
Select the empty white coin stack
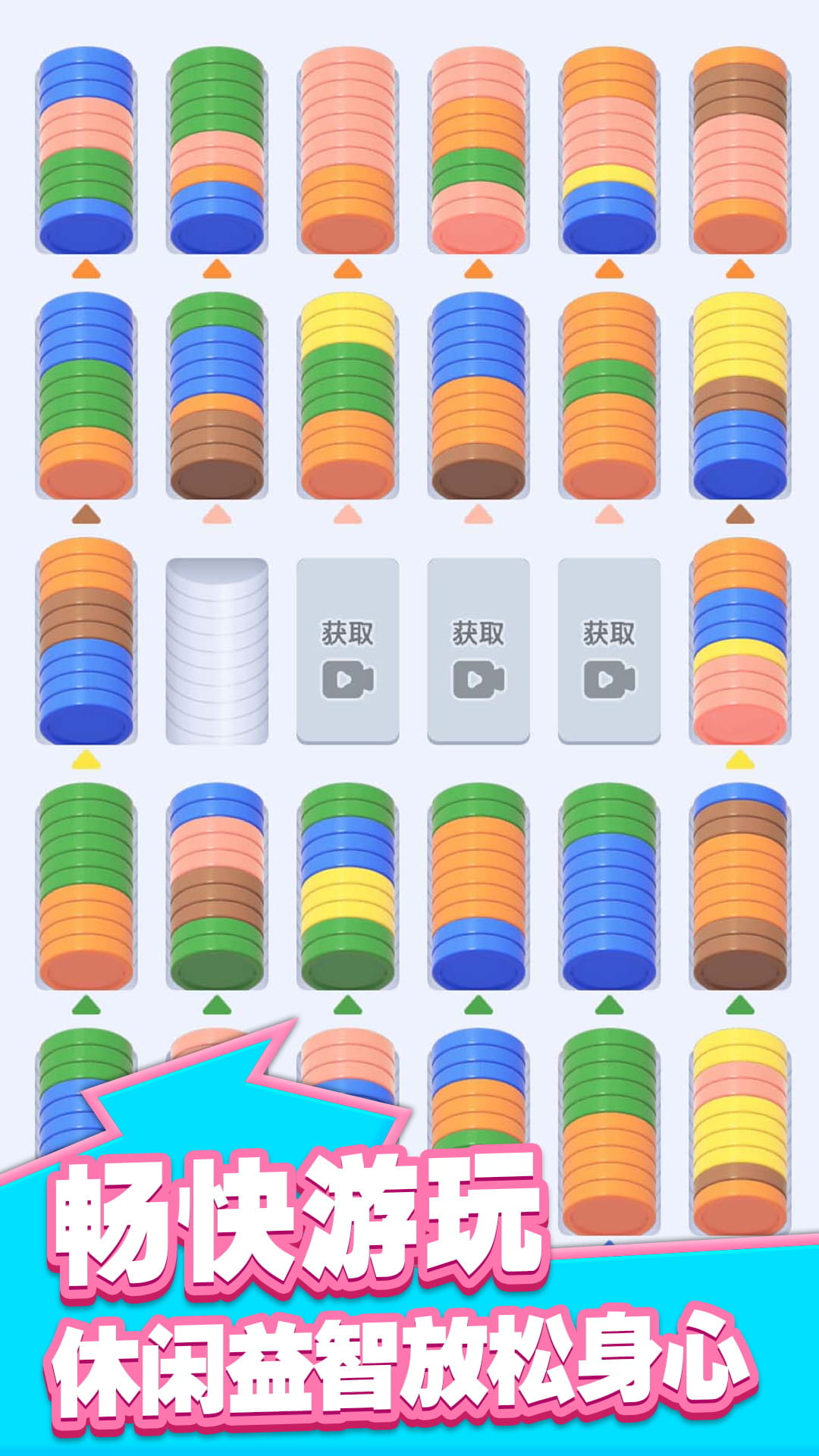click(217, 651)
